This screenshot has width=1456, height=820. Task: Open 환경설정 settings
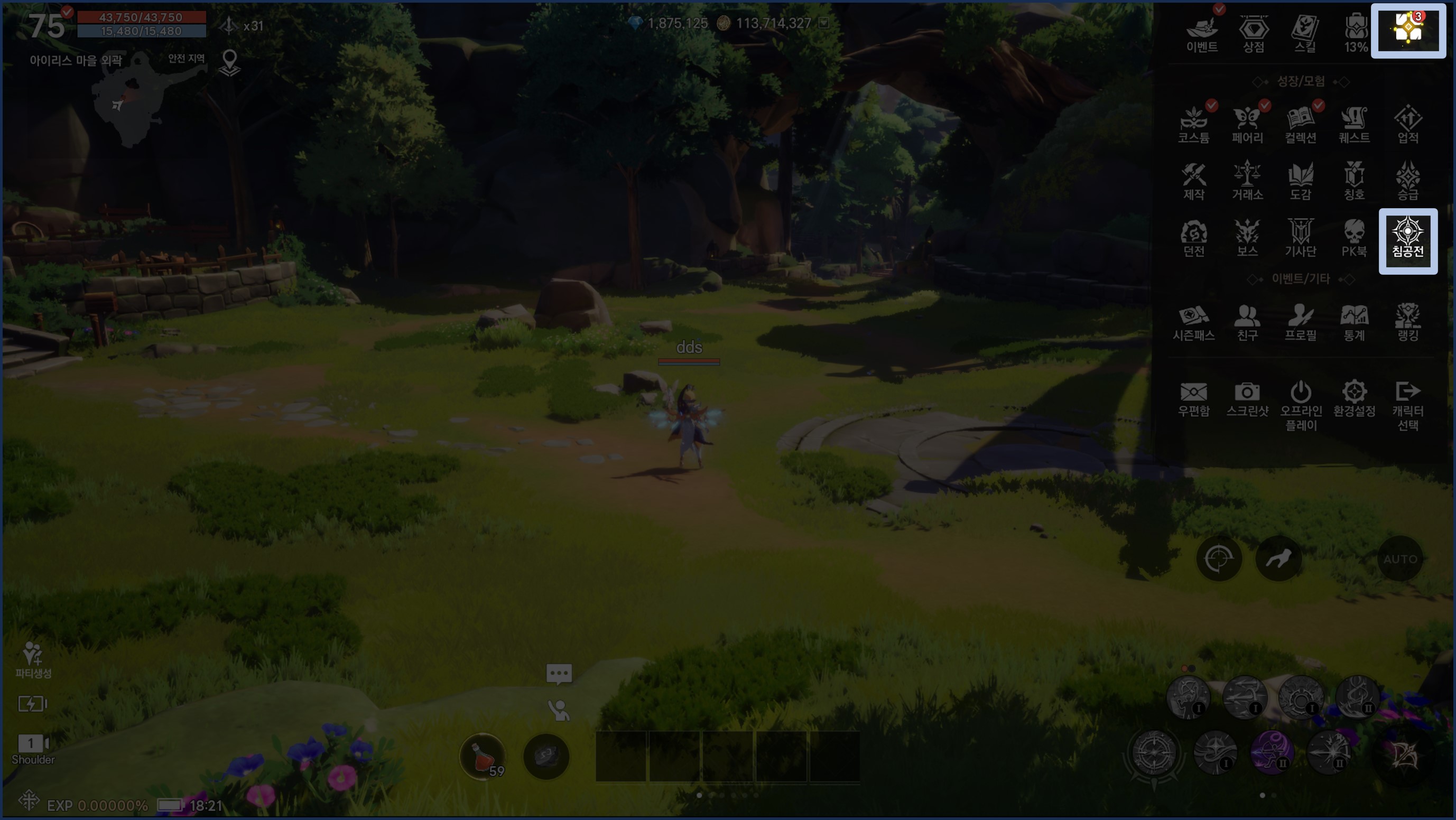click(x=1354, y=398)
